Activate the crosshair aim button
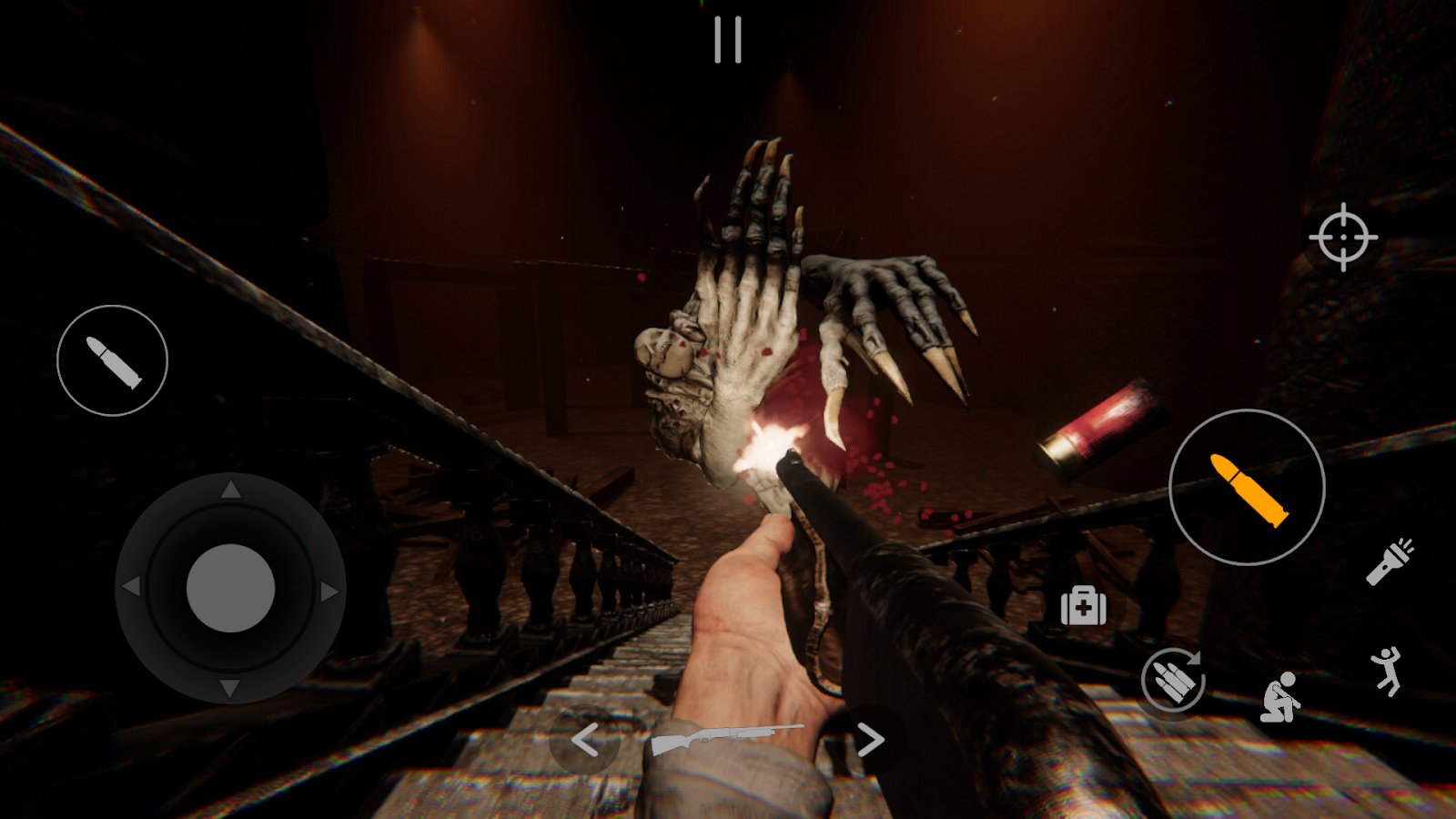Screen dimensions: 1456x819 pos(1343,237)
